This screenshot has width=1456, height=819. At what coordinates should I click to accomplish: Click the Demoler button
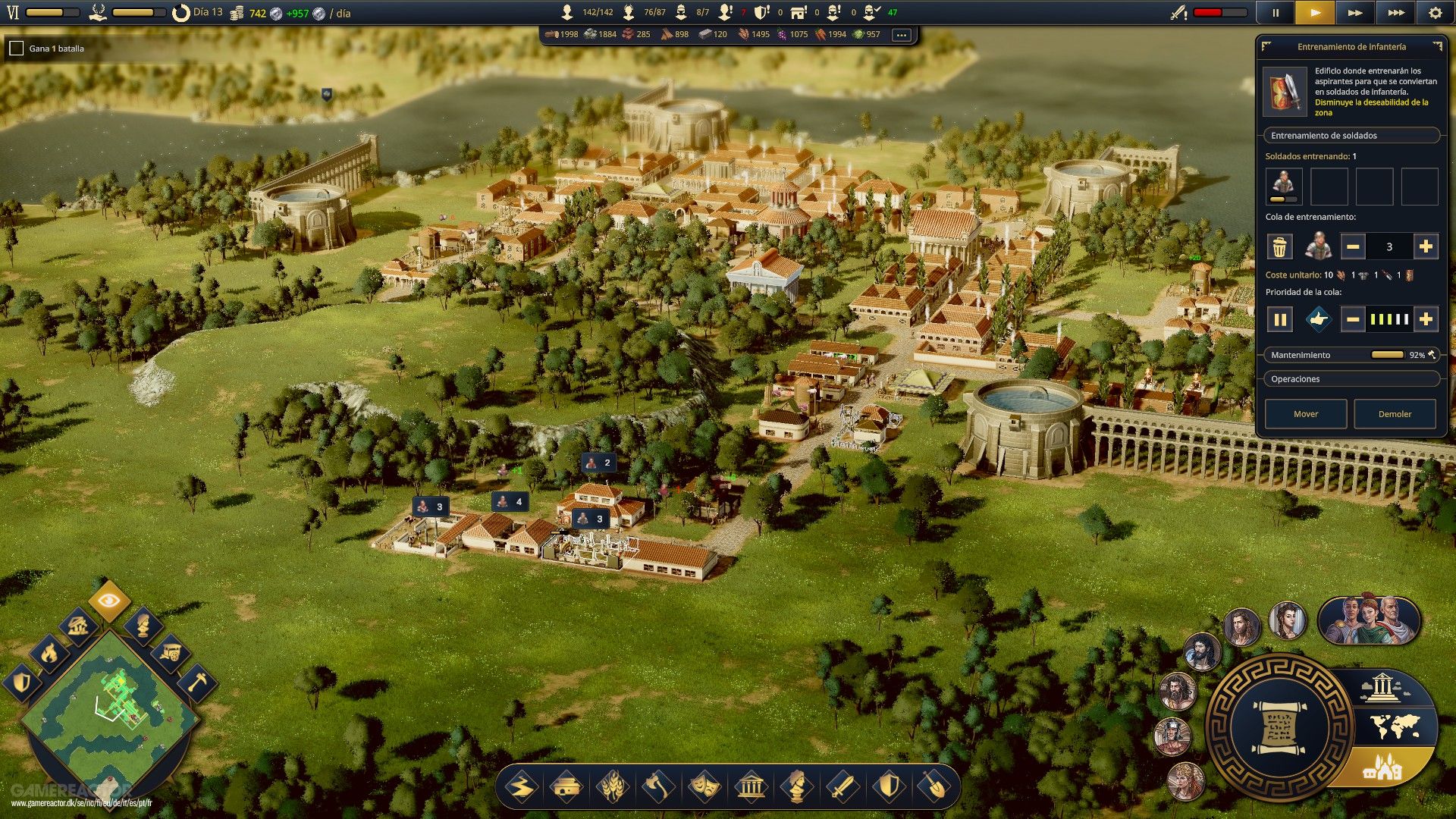coord(1395,414)
